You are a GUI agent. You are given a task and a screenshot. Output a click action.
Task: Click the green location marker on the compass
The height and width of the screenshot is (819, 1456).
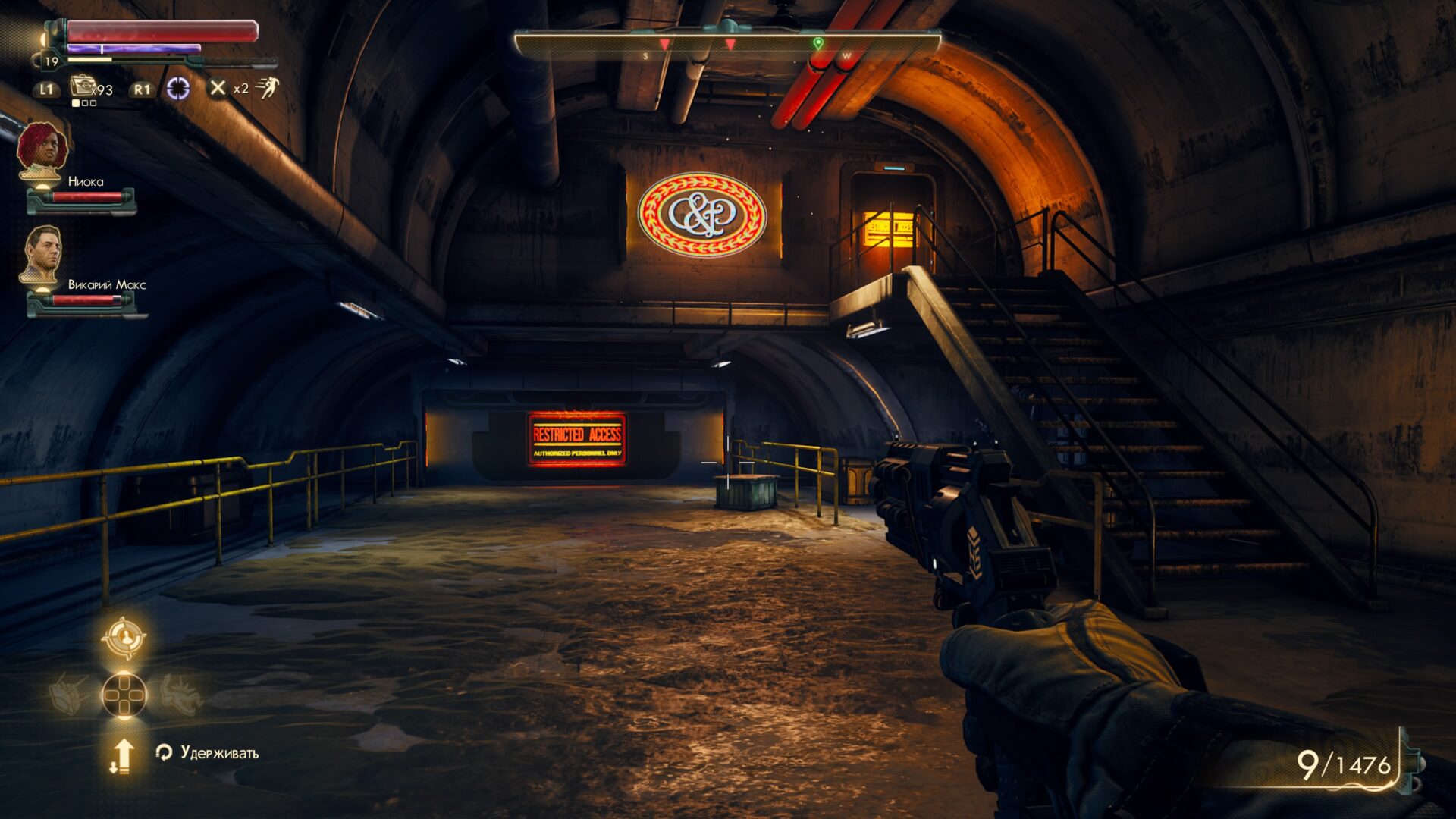pos(817,43)
